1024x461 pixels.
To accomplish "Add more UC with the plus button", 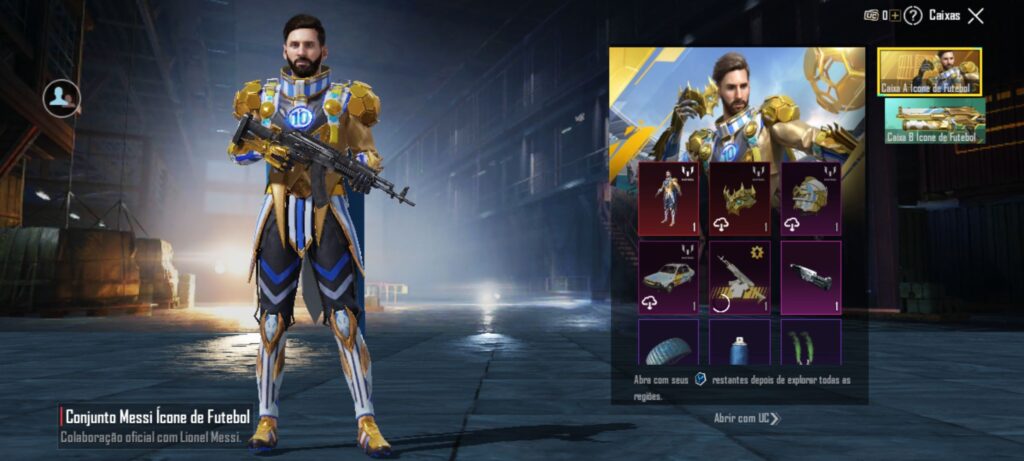I will pos(895,15).
